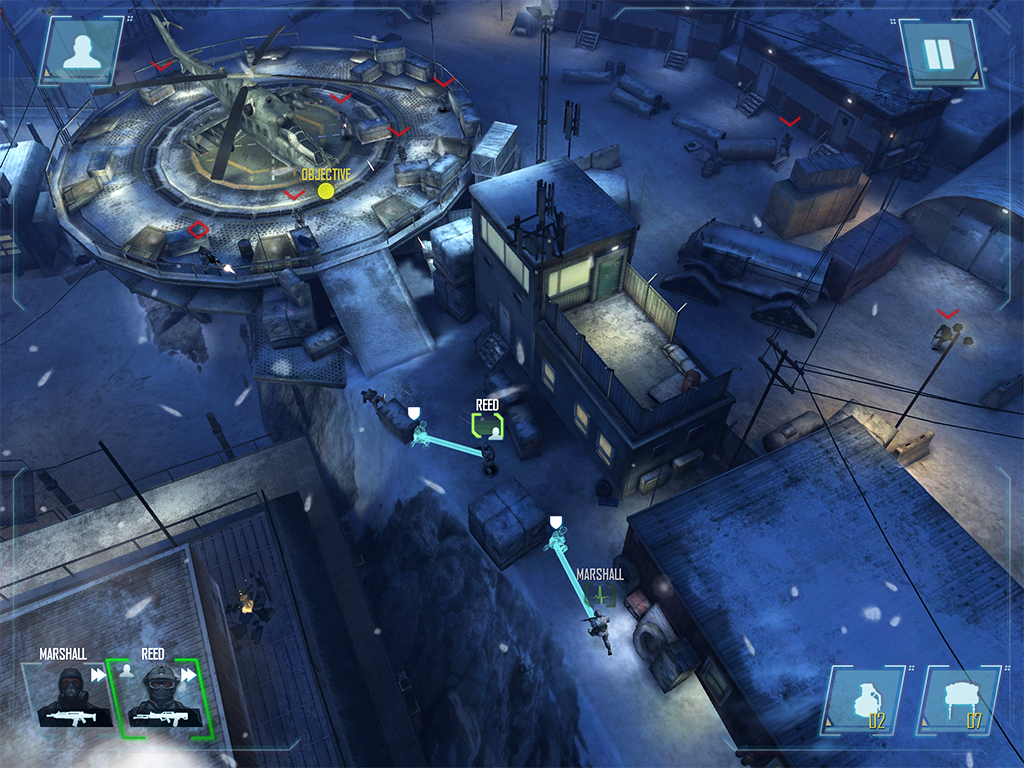This screenshot has height=768, width=1024.
Task: Open the squad profile button
Action: pyautogui.click(x=82, y=52)
